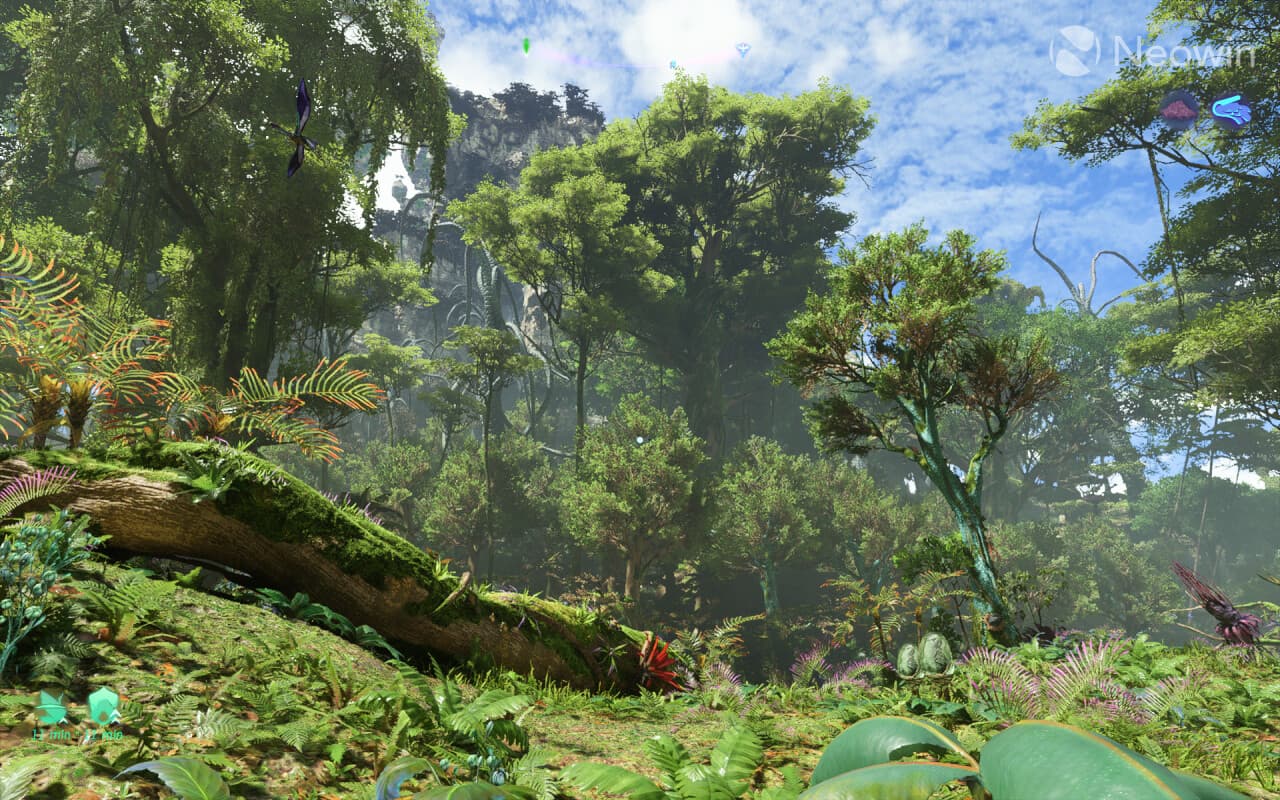This screenshot has width=1280, height=800.
Task: Click the green waypoint marker in the sky
Action: [x=525, y=45]
